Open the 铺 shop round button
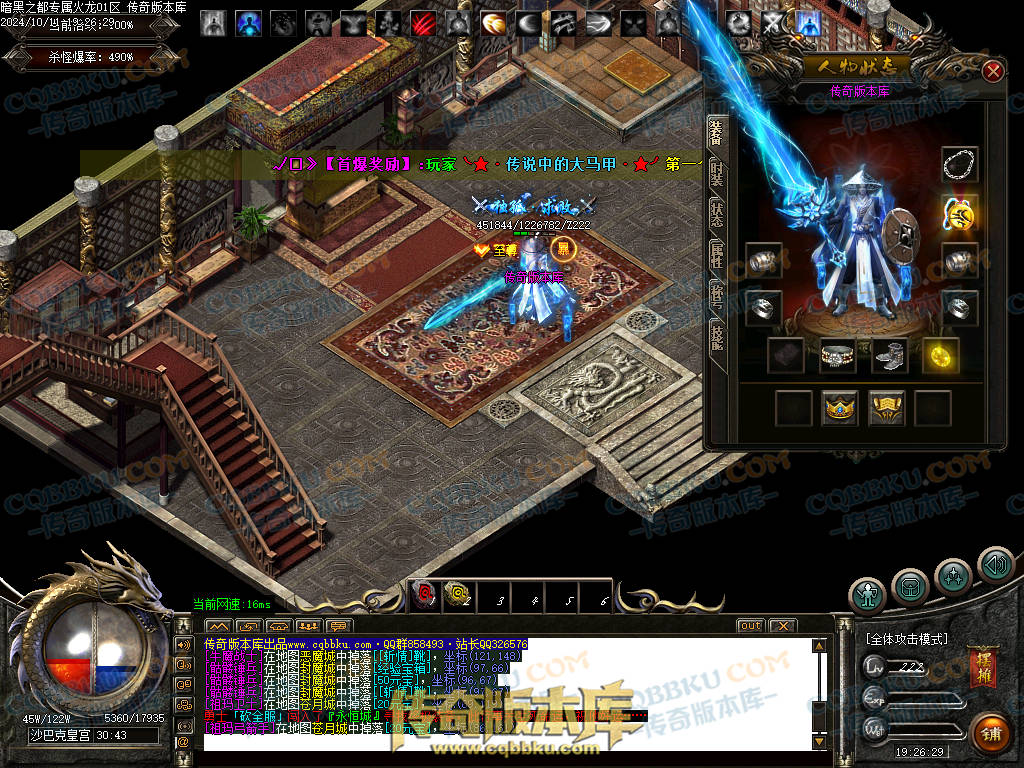Image resolution: width=1024 pixels, height=768 pixels. click(x=989, y=733)
